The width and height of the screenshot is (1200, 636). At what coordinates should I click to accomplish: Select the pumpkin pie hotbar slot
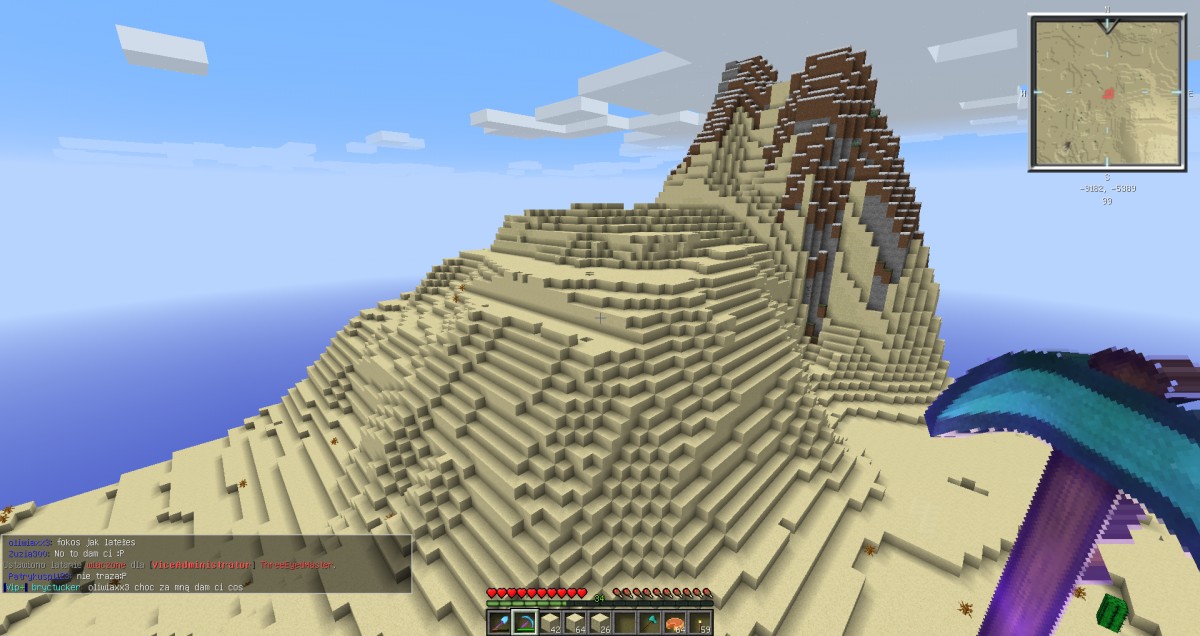(x=675, y=623)
